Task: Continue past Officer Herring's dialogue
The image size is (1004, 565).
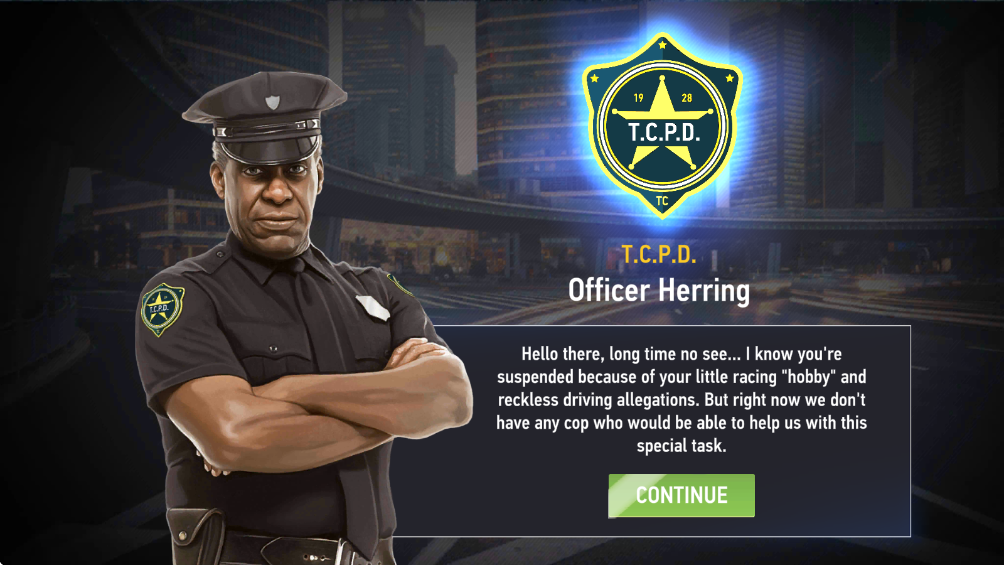Action: [681, 495]
